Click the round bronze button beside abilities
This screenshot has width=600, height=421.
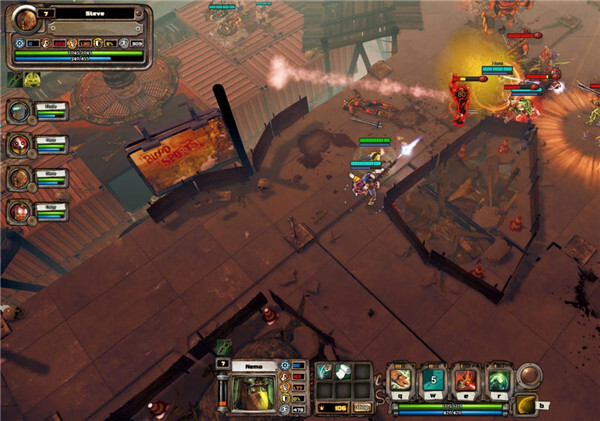click(x=528, y=378)
